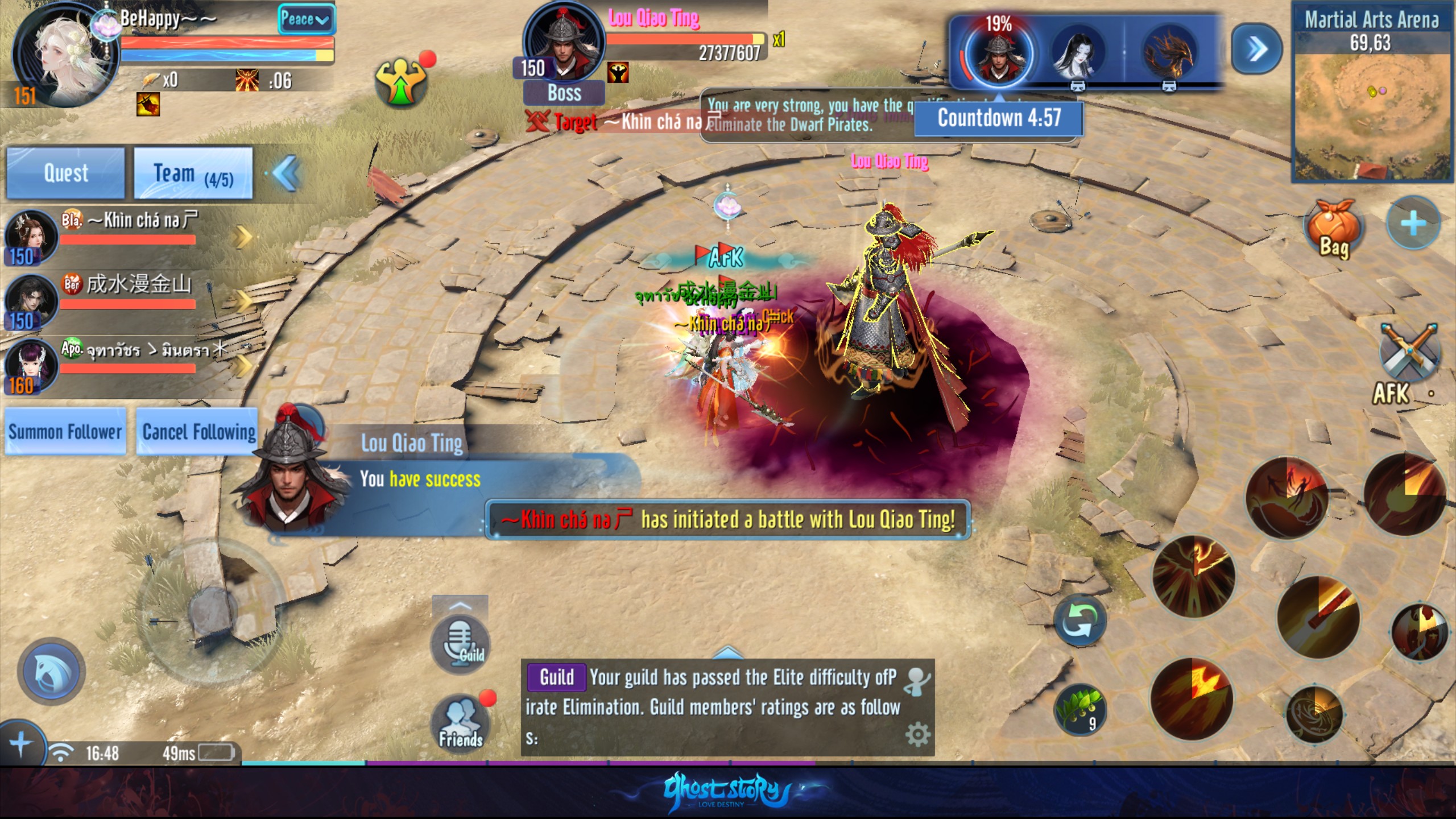Expand boss list with double-arrow button
This screenshot has width=1456, height=819.
1256,49
